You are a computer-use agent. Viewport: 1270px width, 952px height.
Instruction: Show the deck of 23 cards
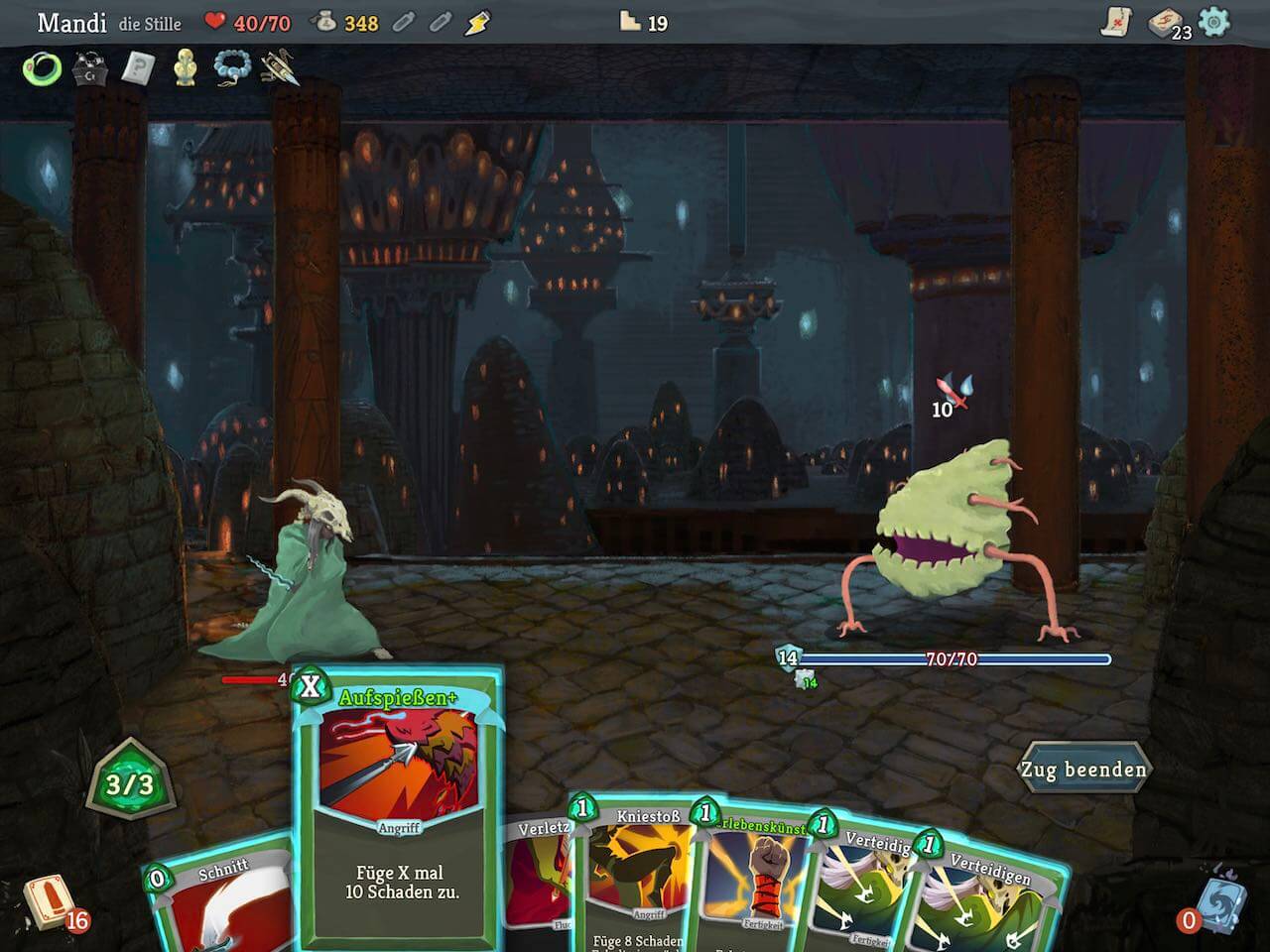1164,22
